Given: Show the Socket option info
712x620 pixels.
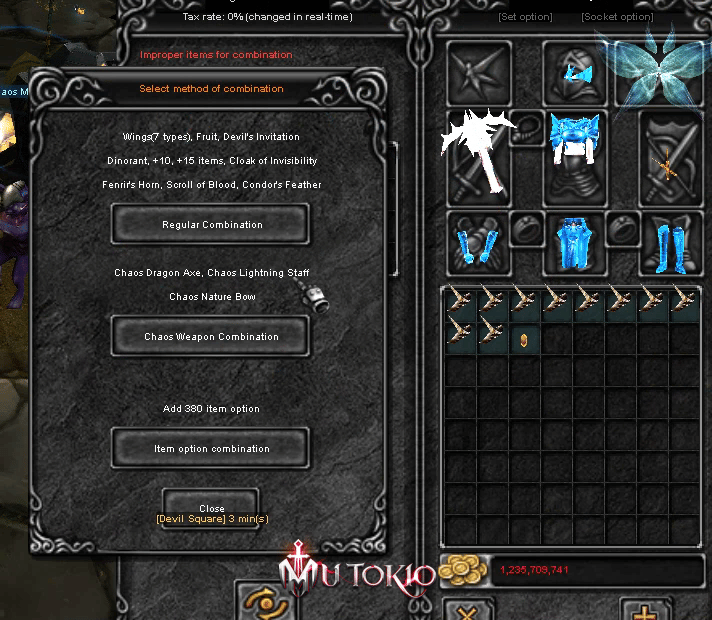Looking at the screenshot, I should pyautogui.click(x=617, y=17).
